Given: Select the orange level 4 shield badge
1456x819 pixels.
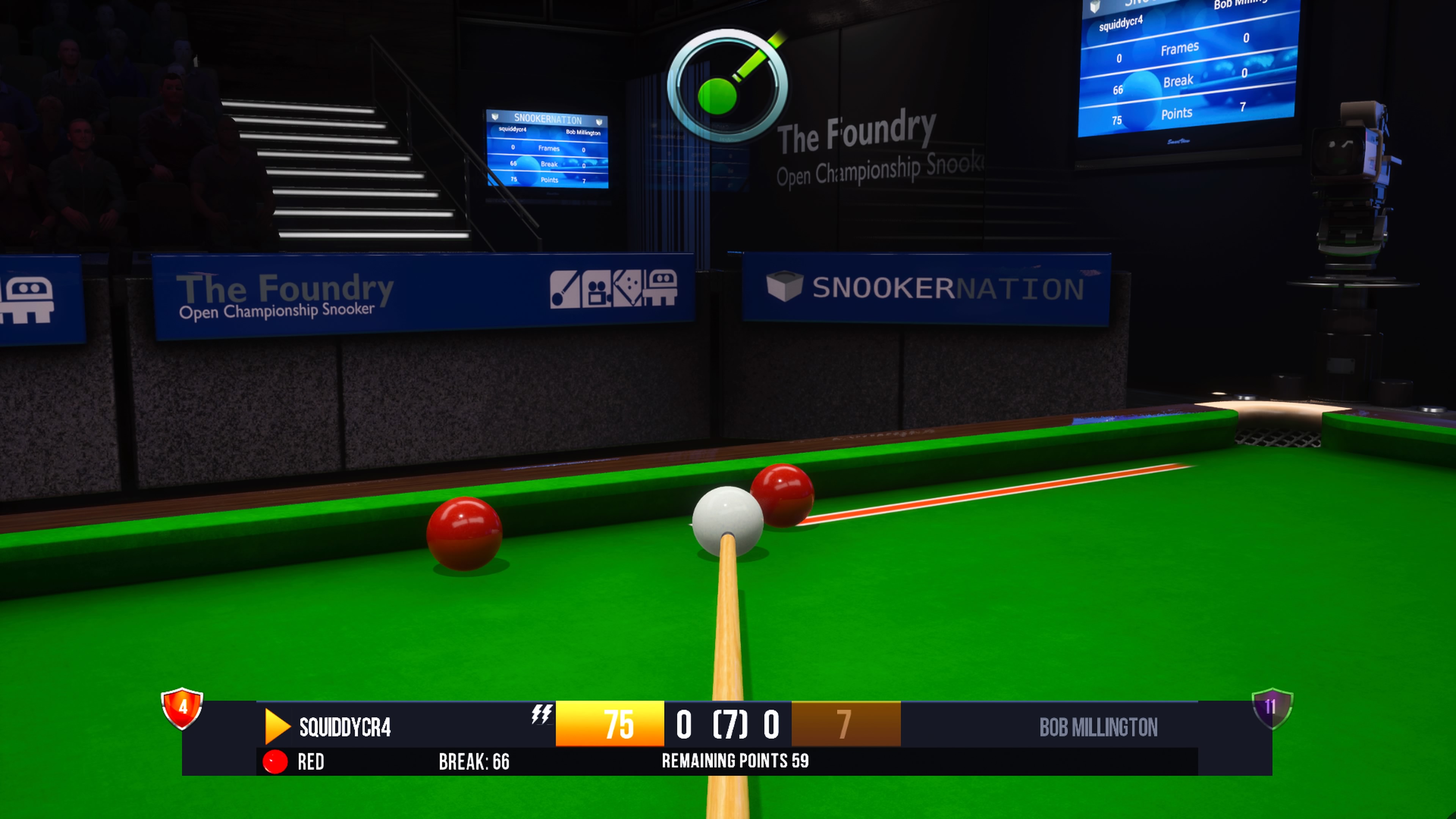Looking at the screenshot, I should 182,708.
